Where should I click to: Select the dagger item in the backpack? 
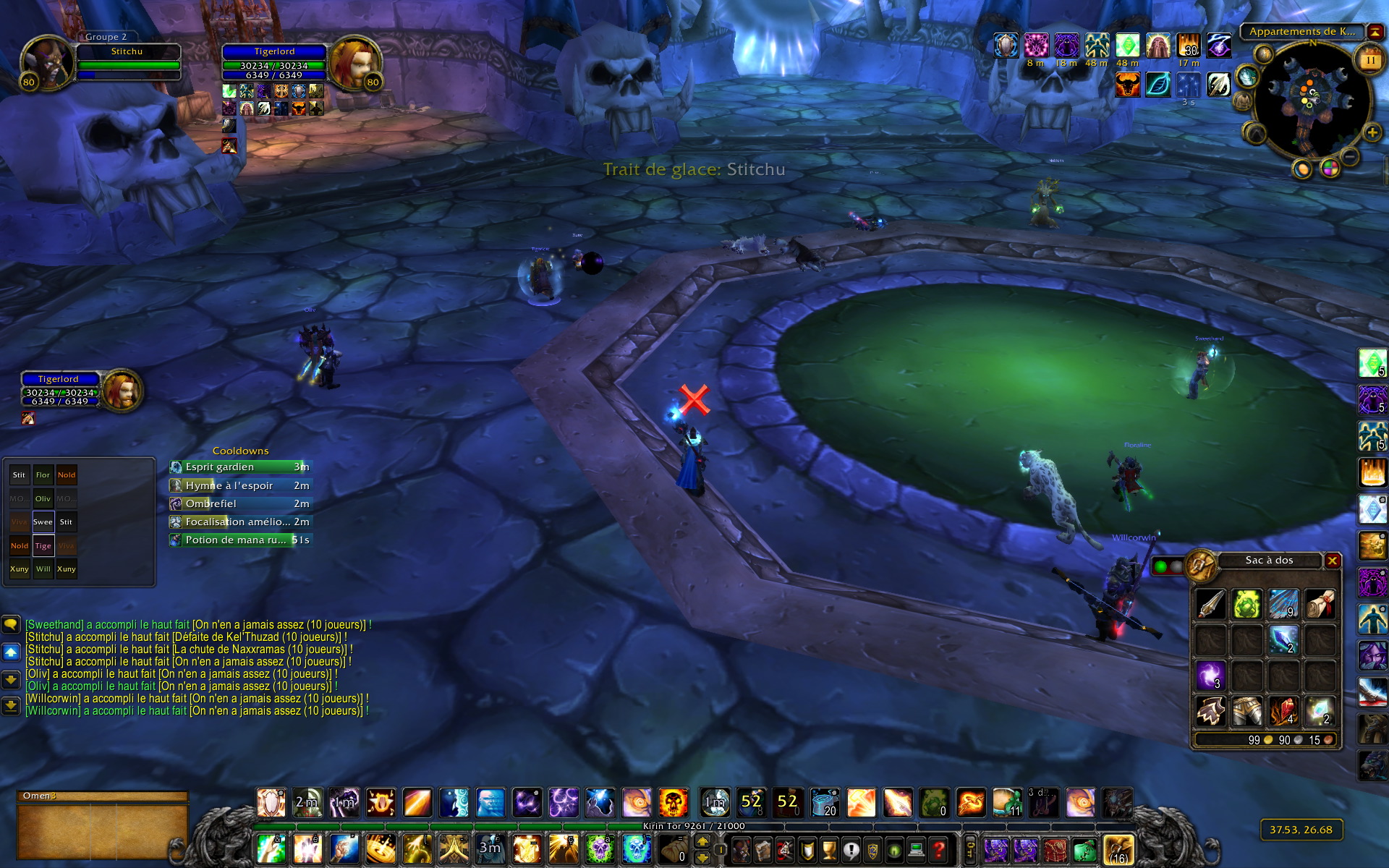pos(1210,605)
